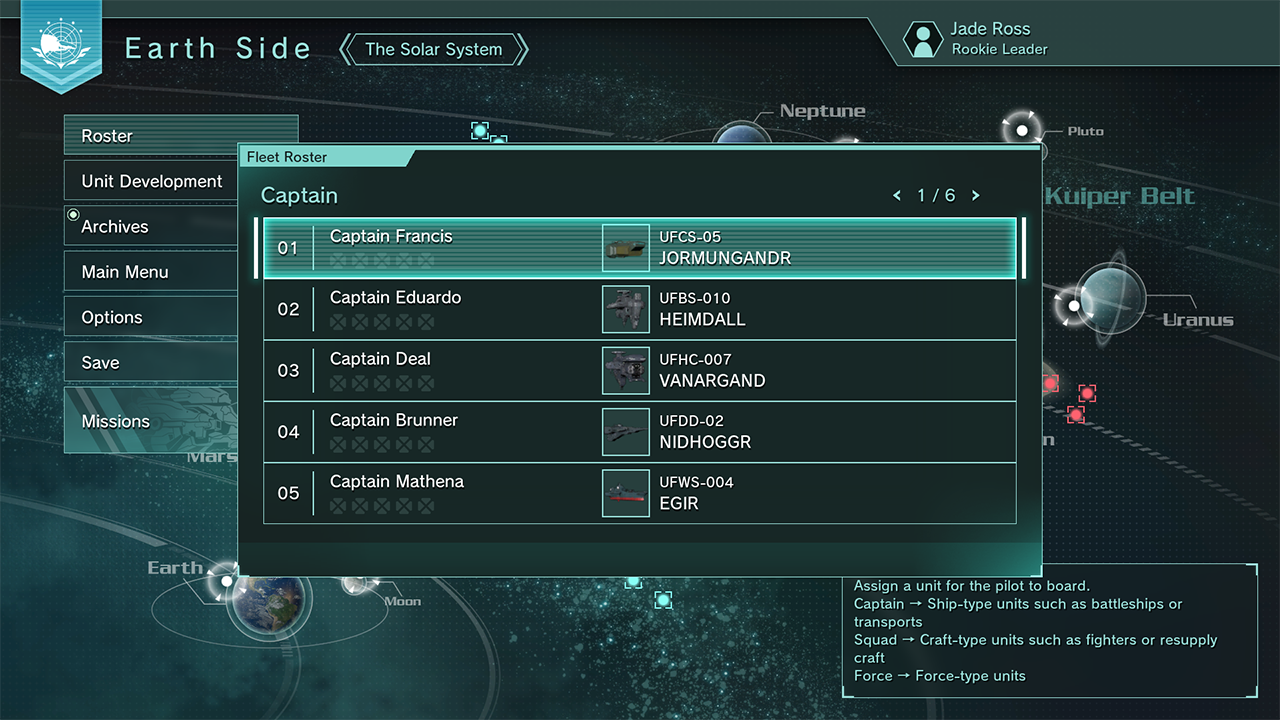Image resolution: width=1280 pixels, height=720 pixels.
Task: Select Unit Development in the side menu
Action: point(150,182)
